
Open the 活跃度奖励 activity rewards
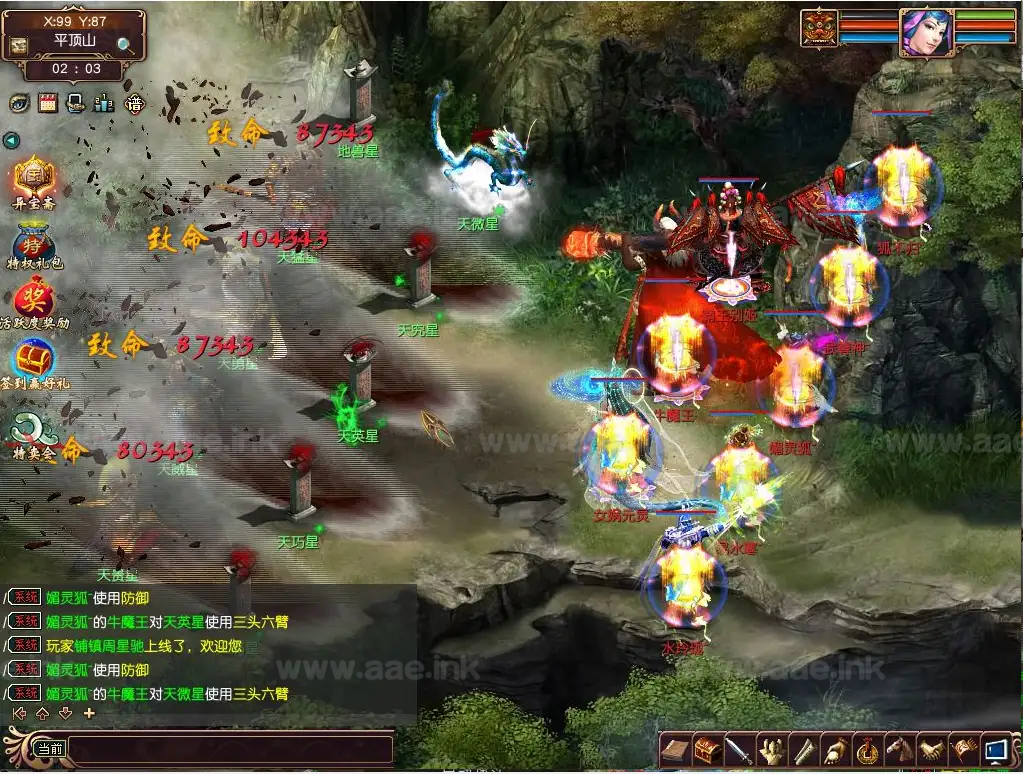pos(34,297)
